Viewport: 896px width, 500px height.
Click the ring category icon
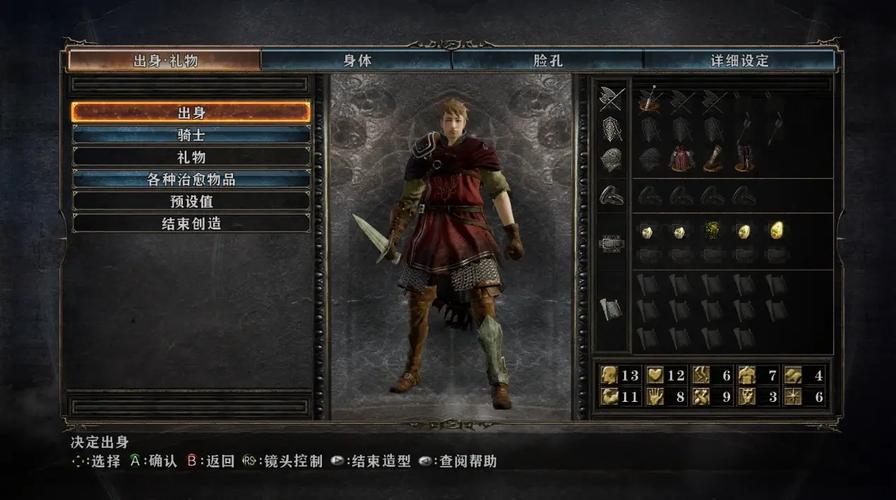tap(611, 196)
